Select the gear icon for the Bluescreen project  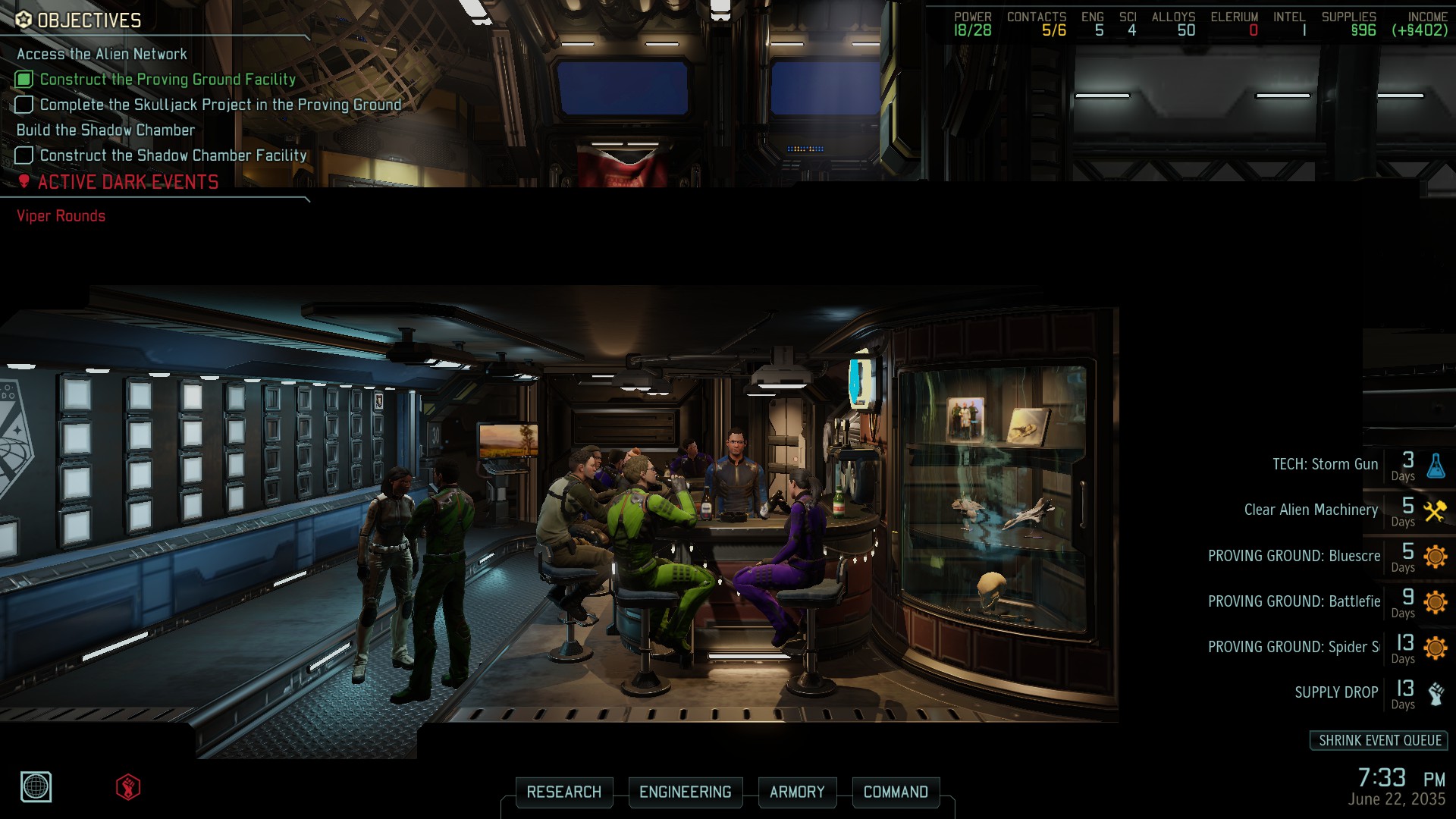coord(1436,556)
